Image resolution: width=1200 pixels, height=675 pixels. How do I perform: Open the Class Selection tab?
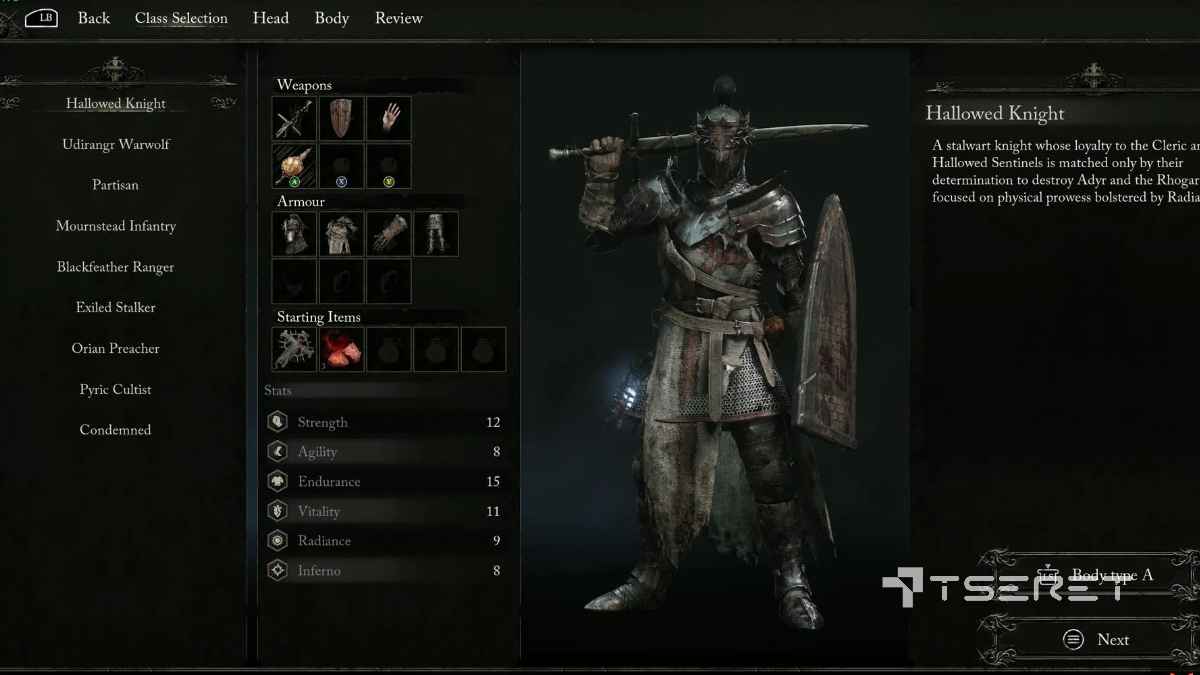click(181, 18)
